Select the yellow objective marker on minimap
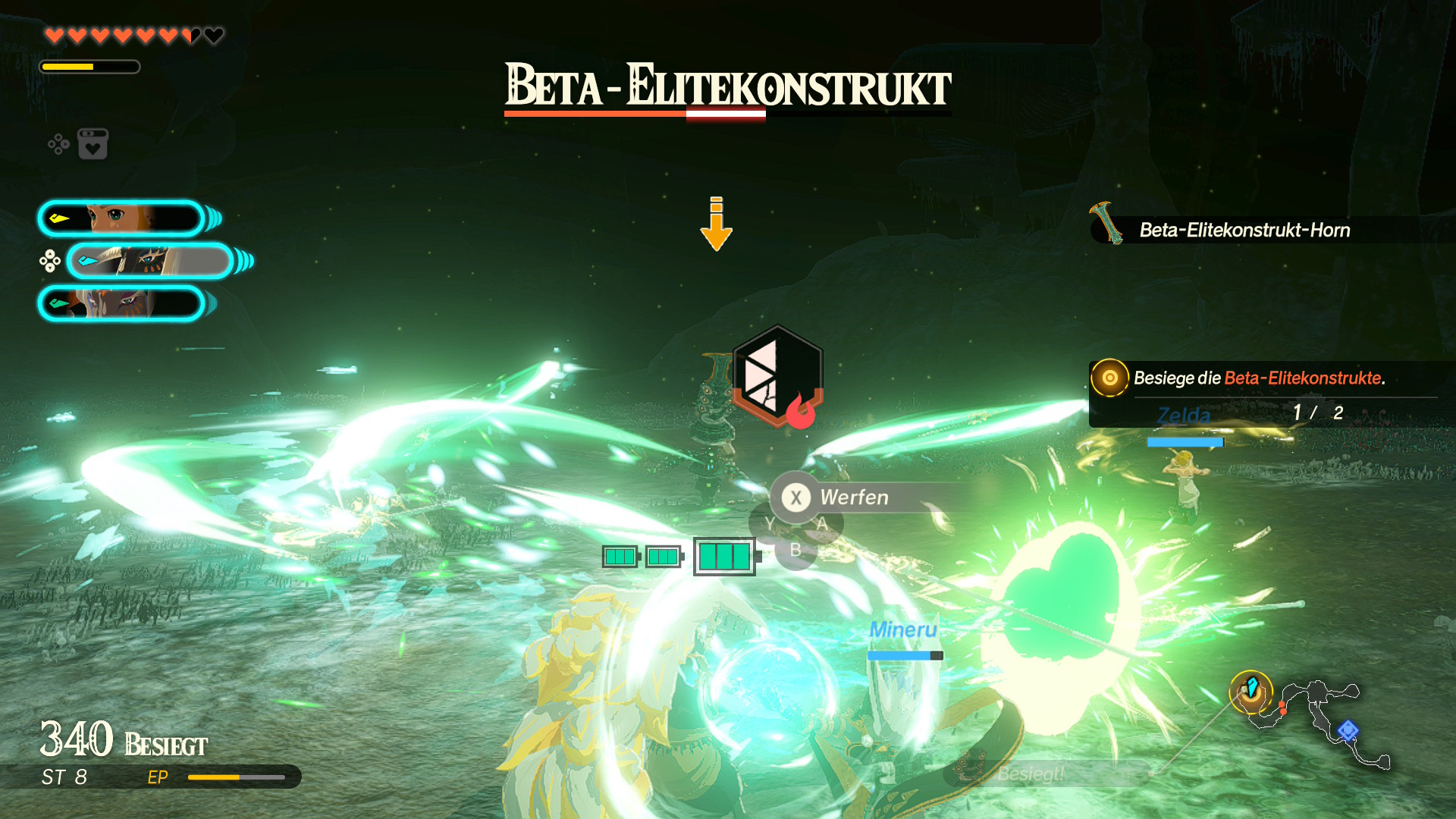 click(x=1250, y=691)
